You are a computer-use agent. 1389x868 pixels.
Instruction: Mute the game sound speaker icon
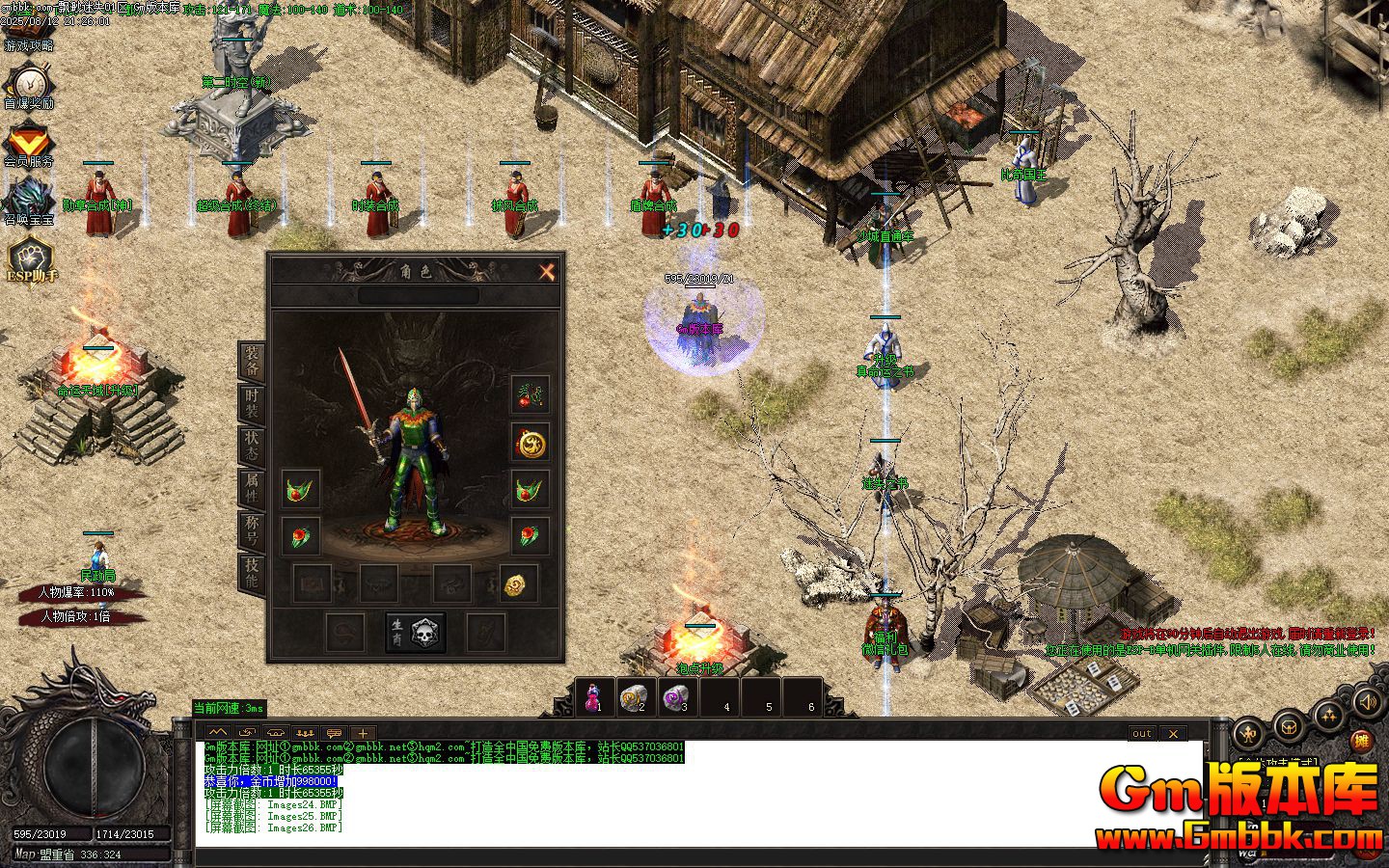pos(1368,701)
